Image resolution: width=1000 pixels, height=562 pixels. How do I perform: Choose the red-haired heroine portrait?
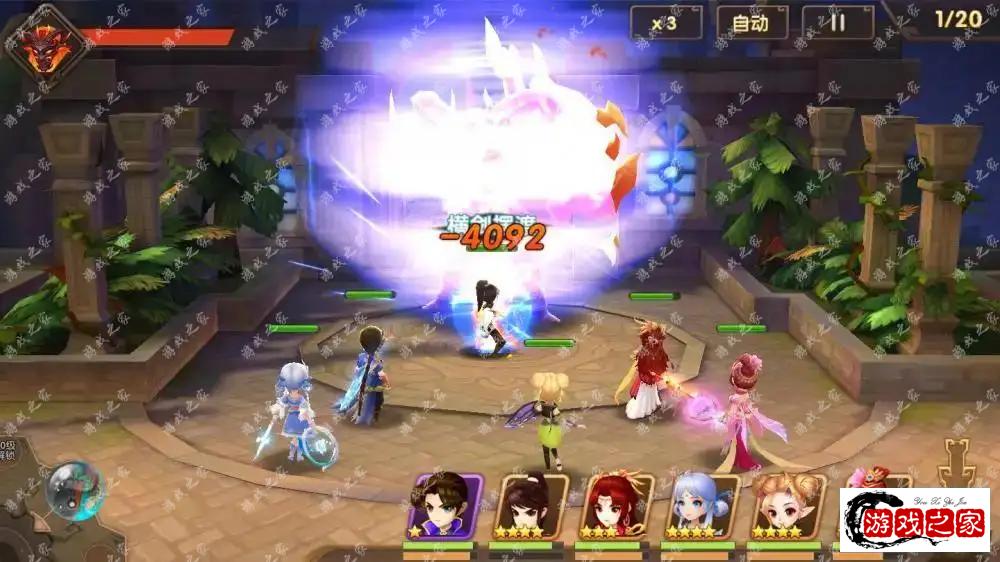pyautogui.click(x=616, y=506)
